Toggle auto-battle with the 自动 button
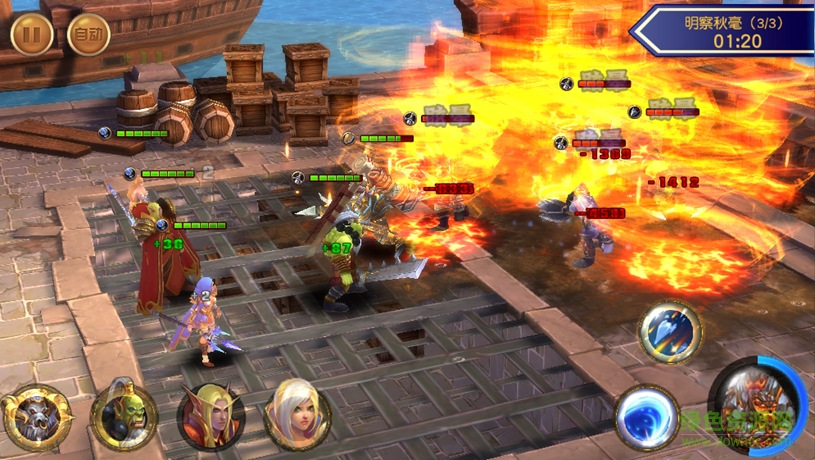The width and height of the screenshot is (815, 460). [88, 35]
